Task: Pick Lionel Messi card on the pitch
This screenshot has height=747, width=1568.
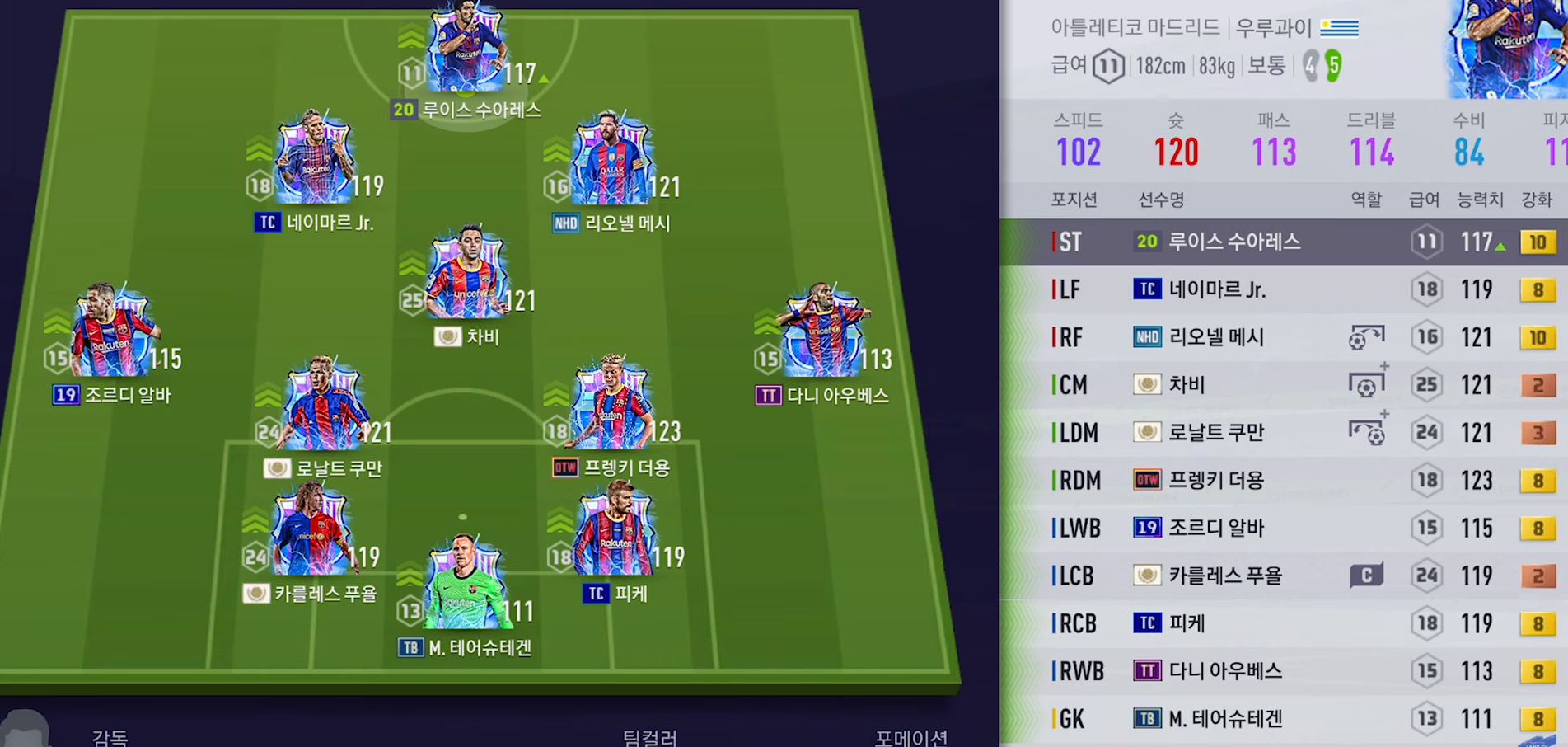Action: (x=611, y=162)
